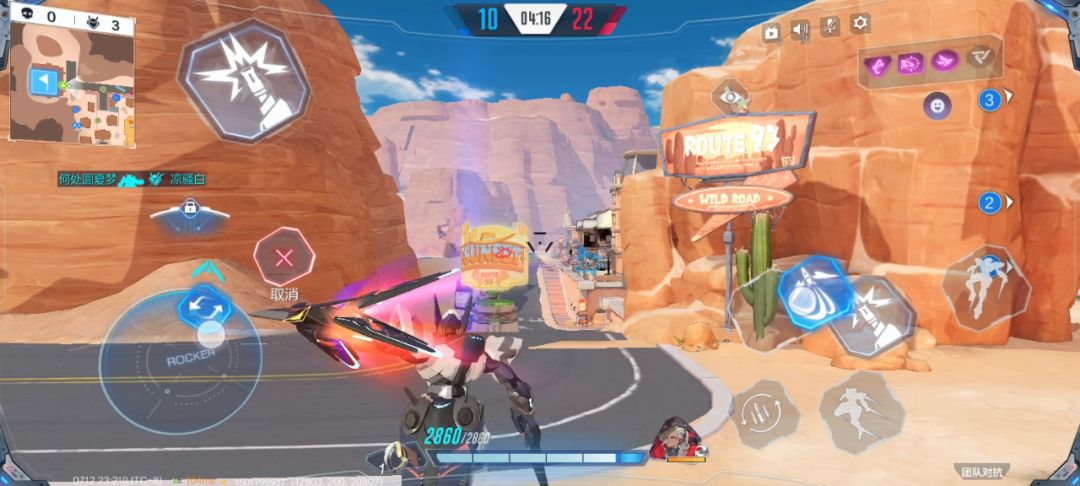Screen dimensions: 1080x486
Task: Tap the large left-side fire button
Action: point(245,79)
